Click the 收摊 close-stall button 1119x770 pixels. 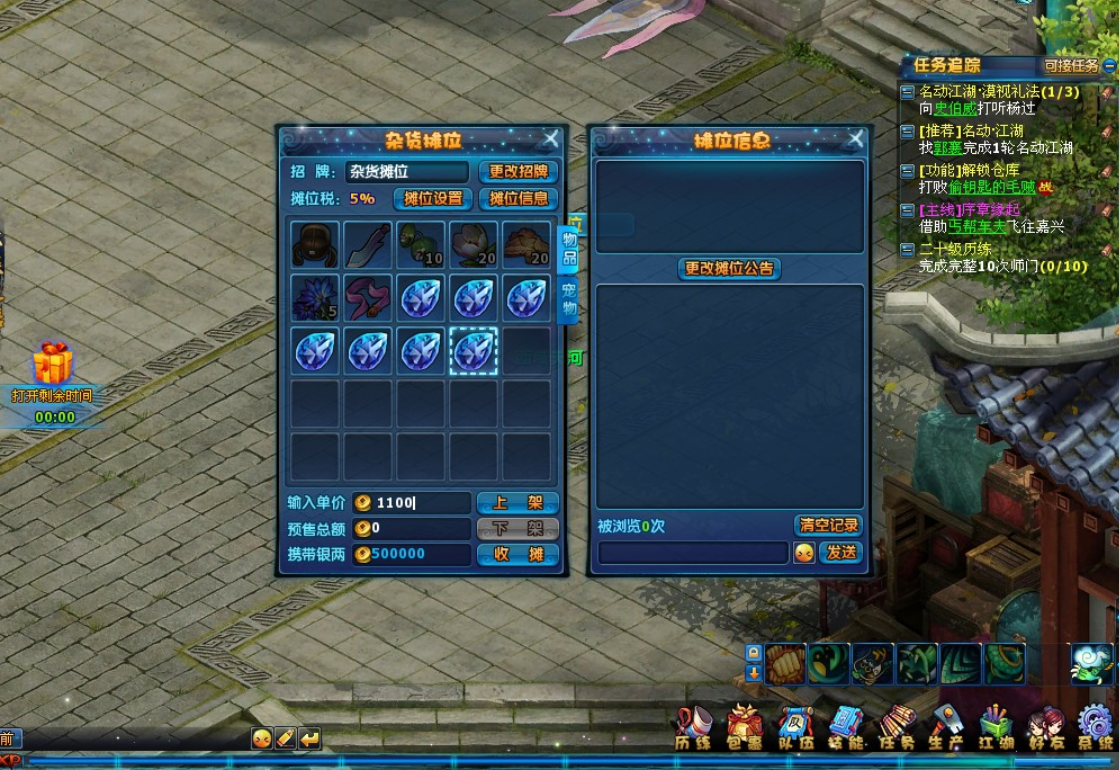point(517,554)
